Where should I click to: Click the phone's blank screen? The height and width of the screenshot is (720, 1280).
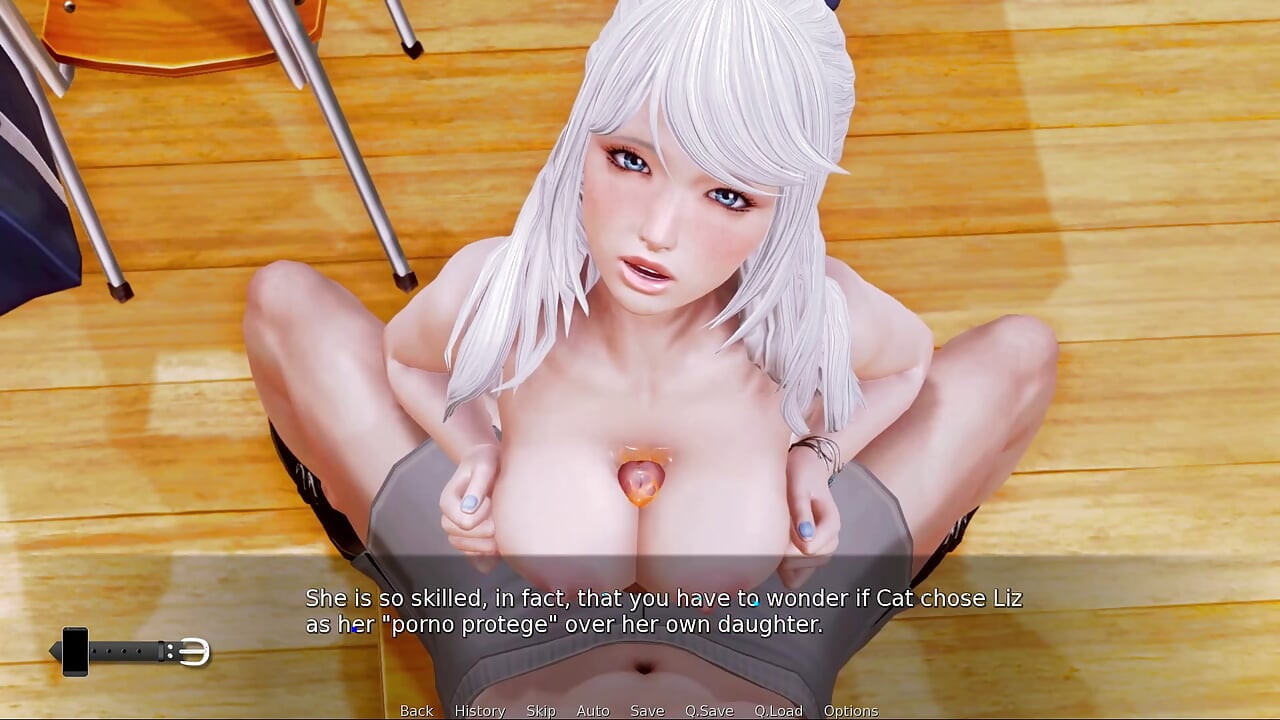[75, 652]
